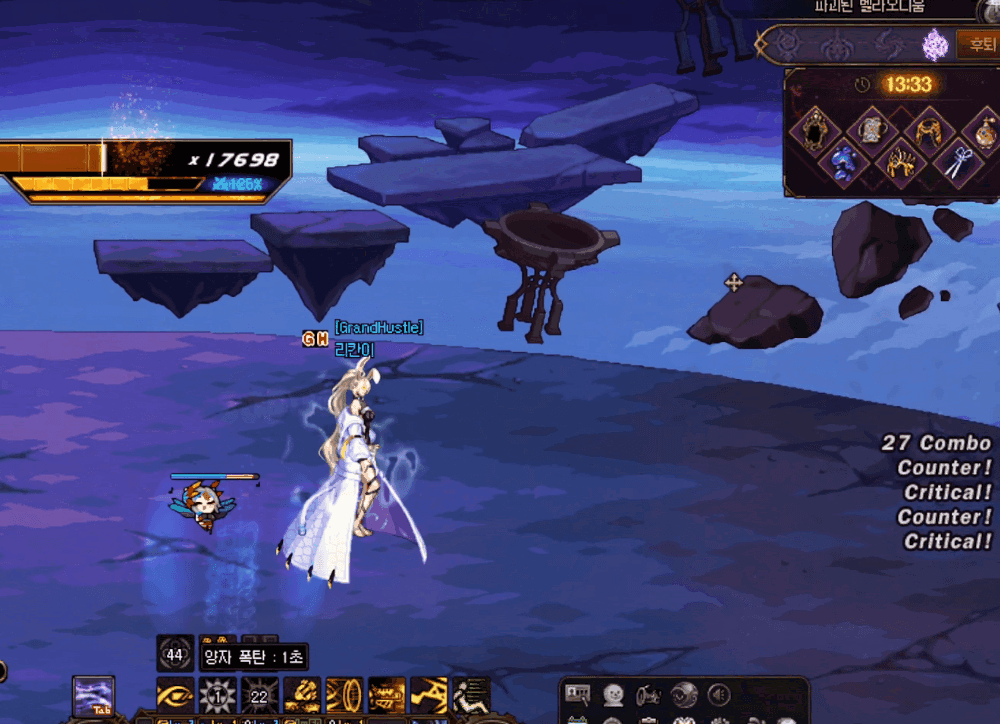Viewport: 1000px width, 724px height.
Task: Select the ornate mirror icon
Action: (x=817, y=127)
